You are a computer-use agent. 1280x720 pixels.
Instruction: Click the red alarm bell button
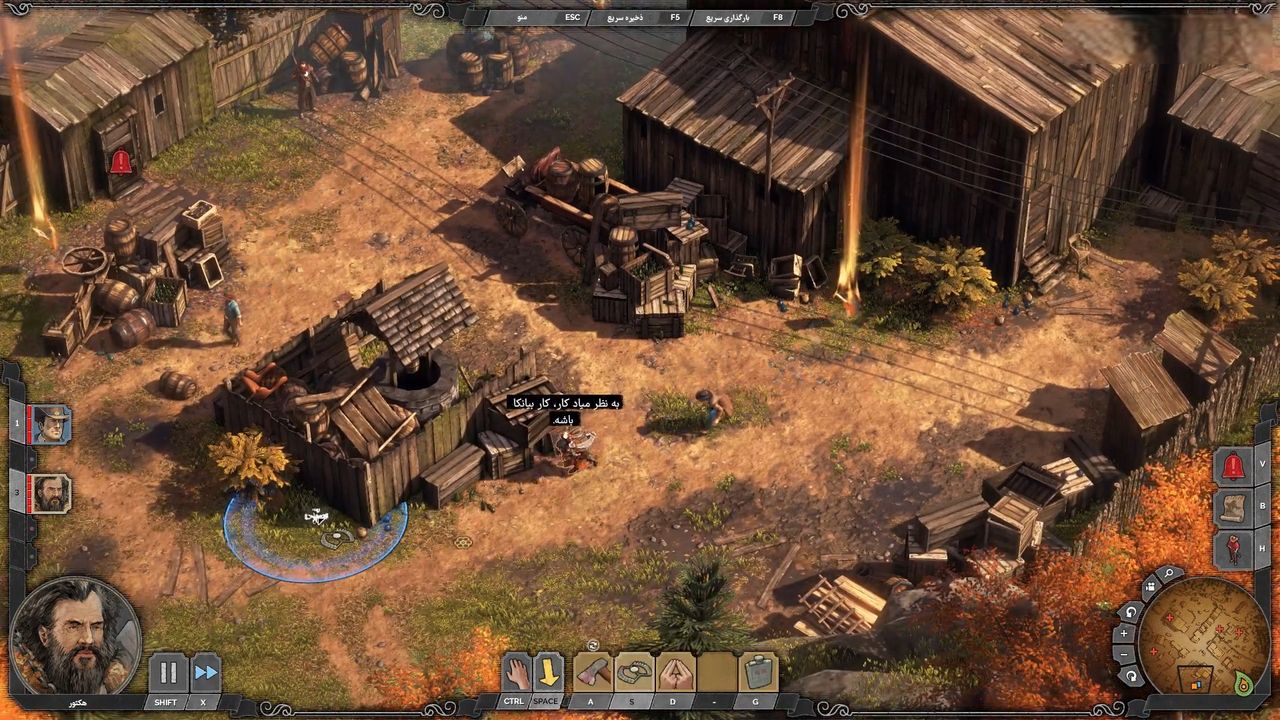coord(1233,466)
